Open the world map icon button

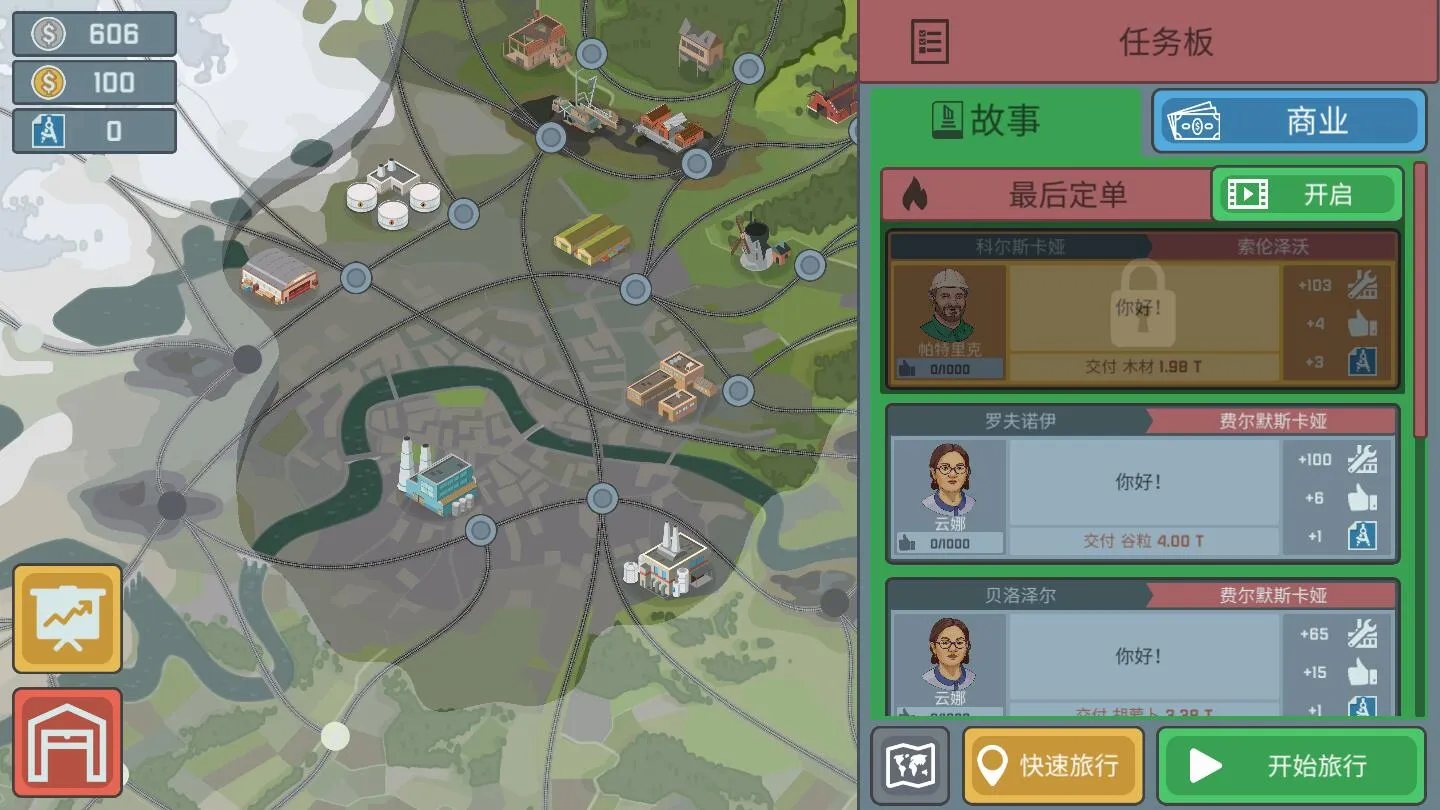[910, 766]
